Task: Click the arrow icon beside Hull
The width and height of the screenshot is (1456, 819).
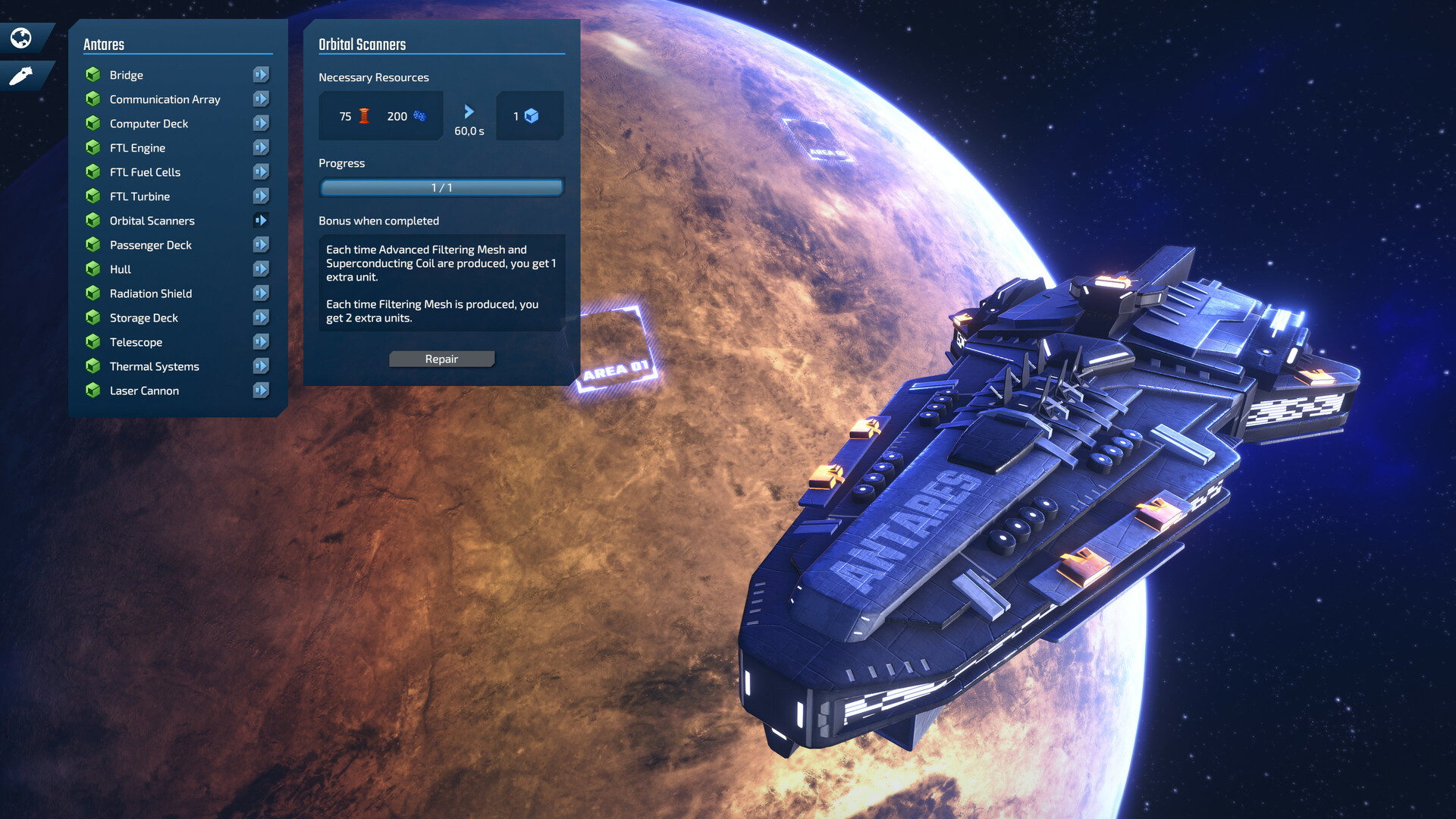Action: pos(261,268)
